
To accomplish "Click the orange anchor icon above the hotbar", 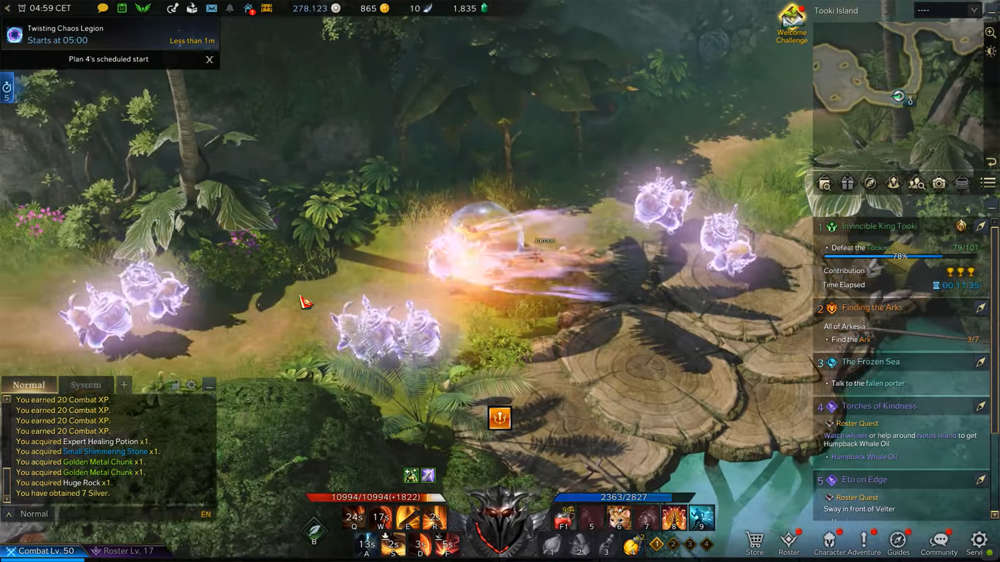I will click(499, 418).
